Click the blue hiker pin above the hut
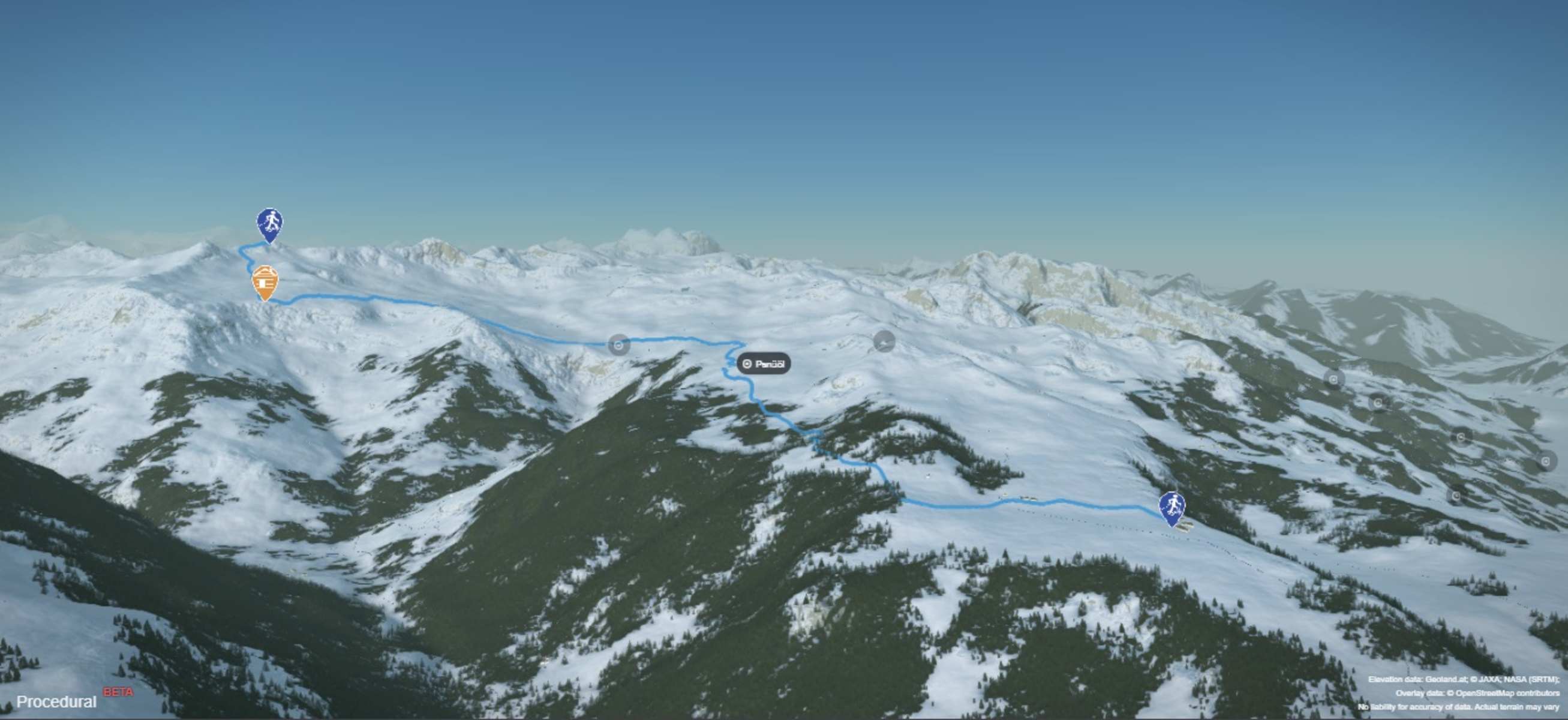1568x720 pixels. pos(269,224)
